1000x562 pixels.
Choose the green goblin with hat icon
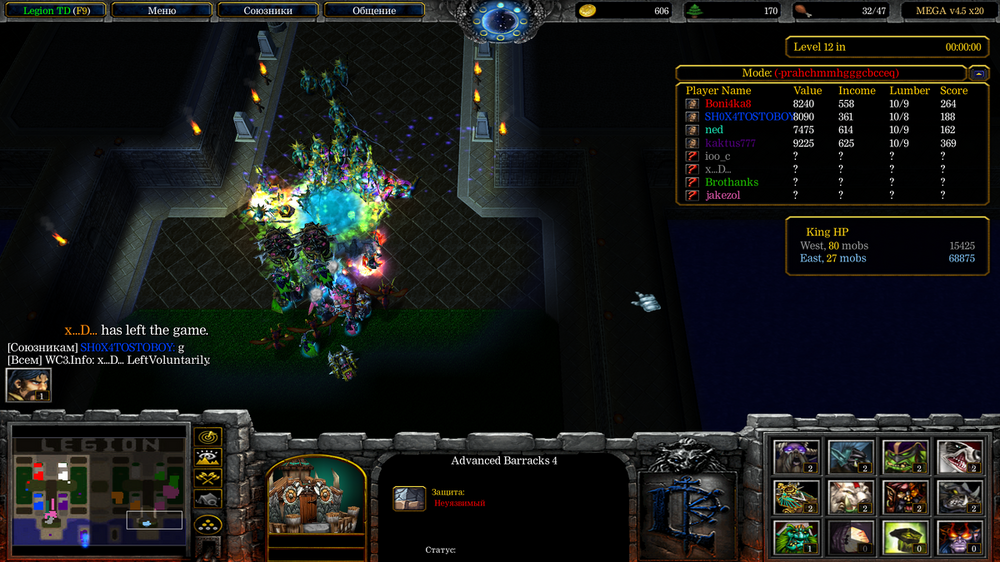click(903, 456)
